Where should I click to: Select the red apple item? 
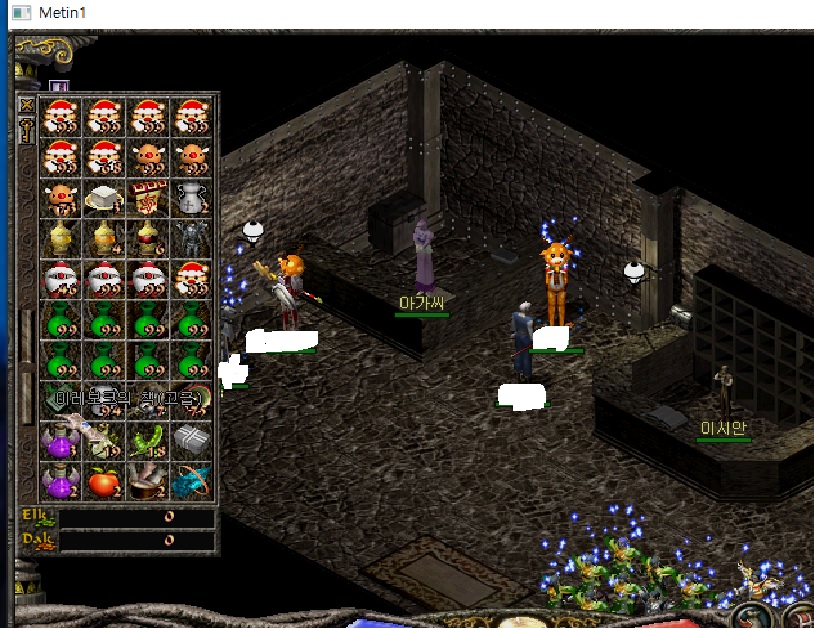click(104, 484)
